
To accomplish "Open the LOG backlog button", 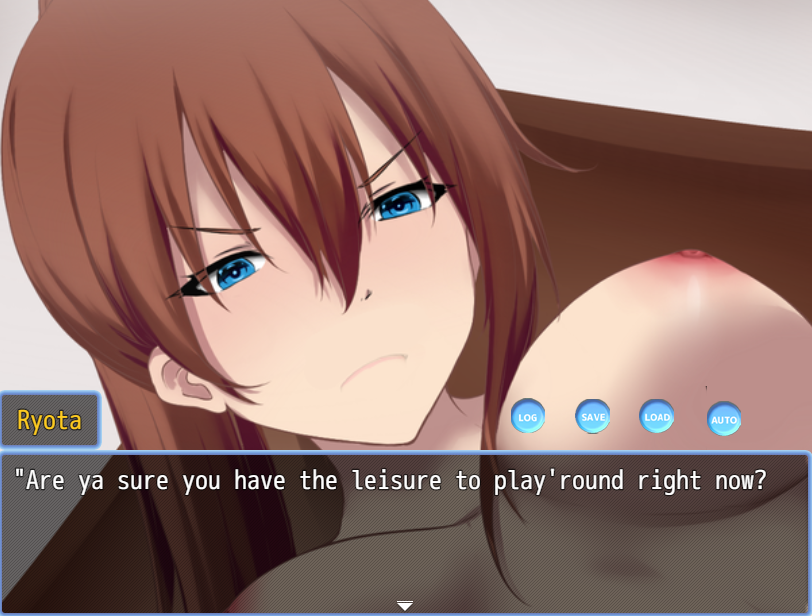I will pos(527,416).
